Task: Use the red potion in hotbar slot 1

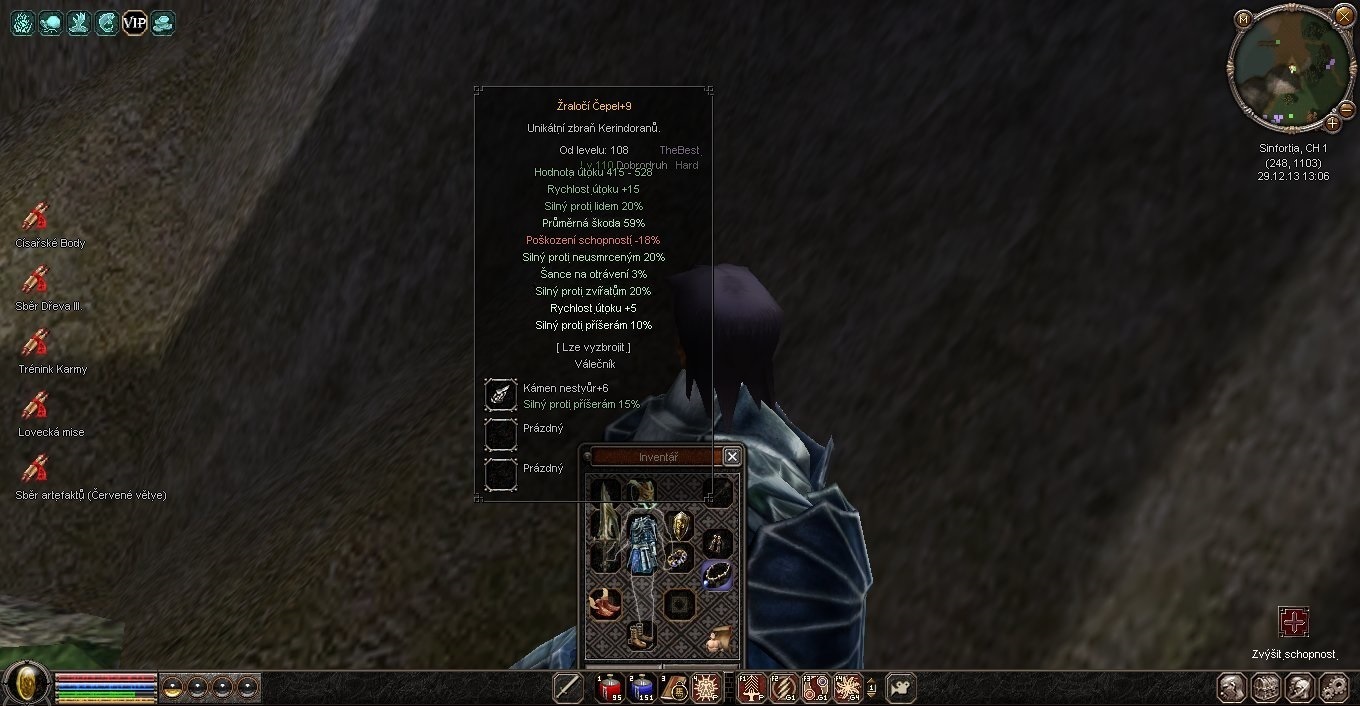Action: tap(610, 687)
